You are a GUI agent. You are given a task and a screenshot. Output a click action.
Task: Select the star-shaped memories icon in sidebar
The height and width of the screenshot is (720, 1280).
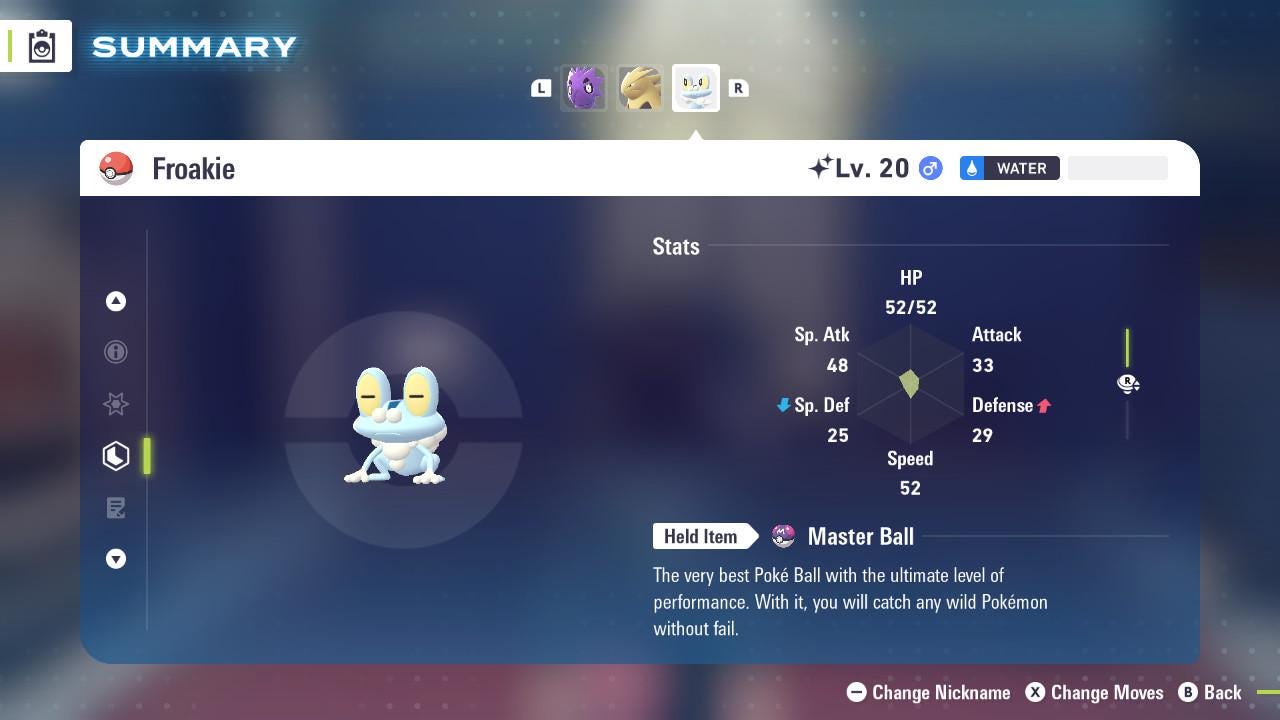pos(116,404)
